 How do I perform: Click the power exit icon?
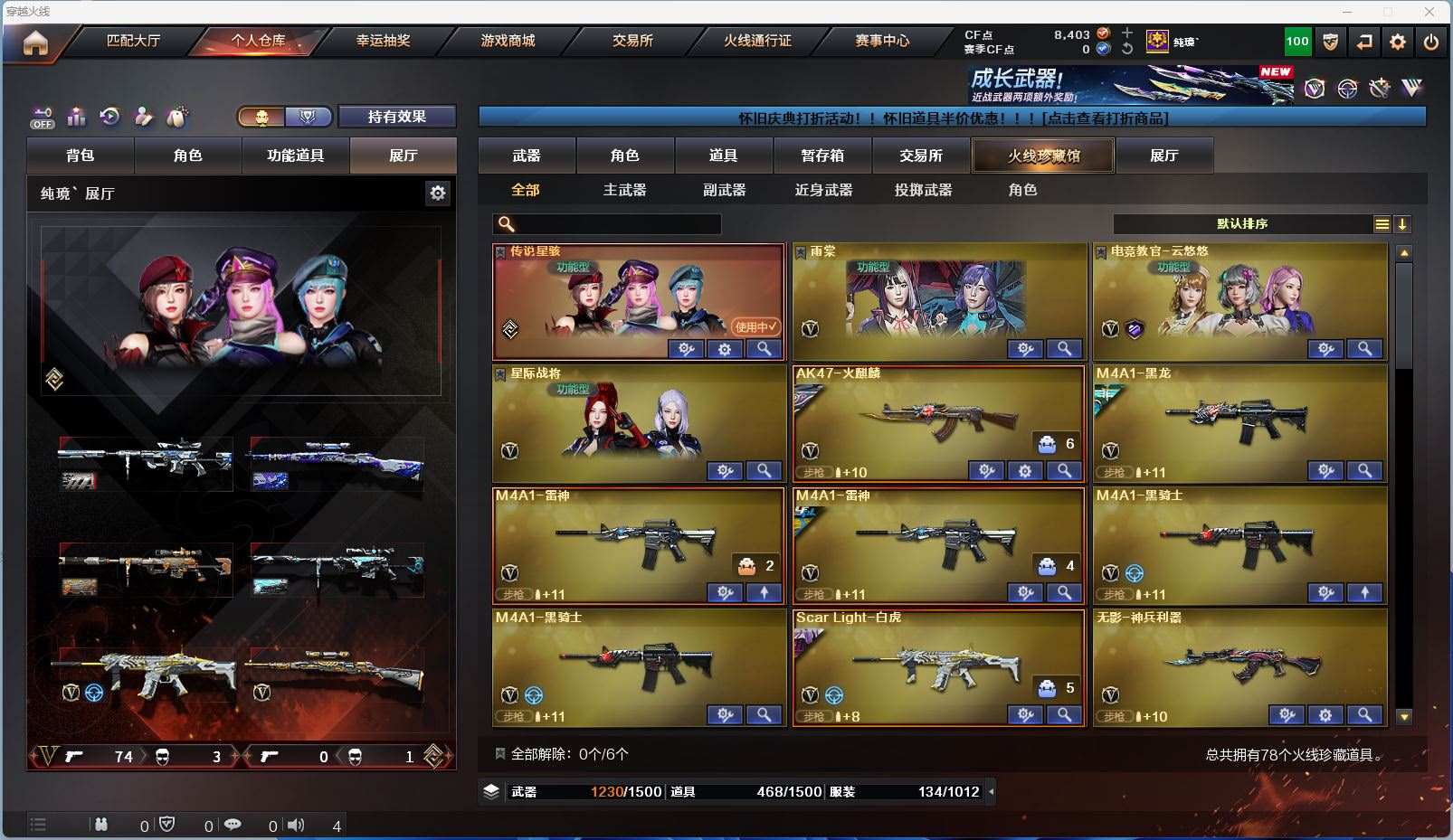coord(1430,42)
